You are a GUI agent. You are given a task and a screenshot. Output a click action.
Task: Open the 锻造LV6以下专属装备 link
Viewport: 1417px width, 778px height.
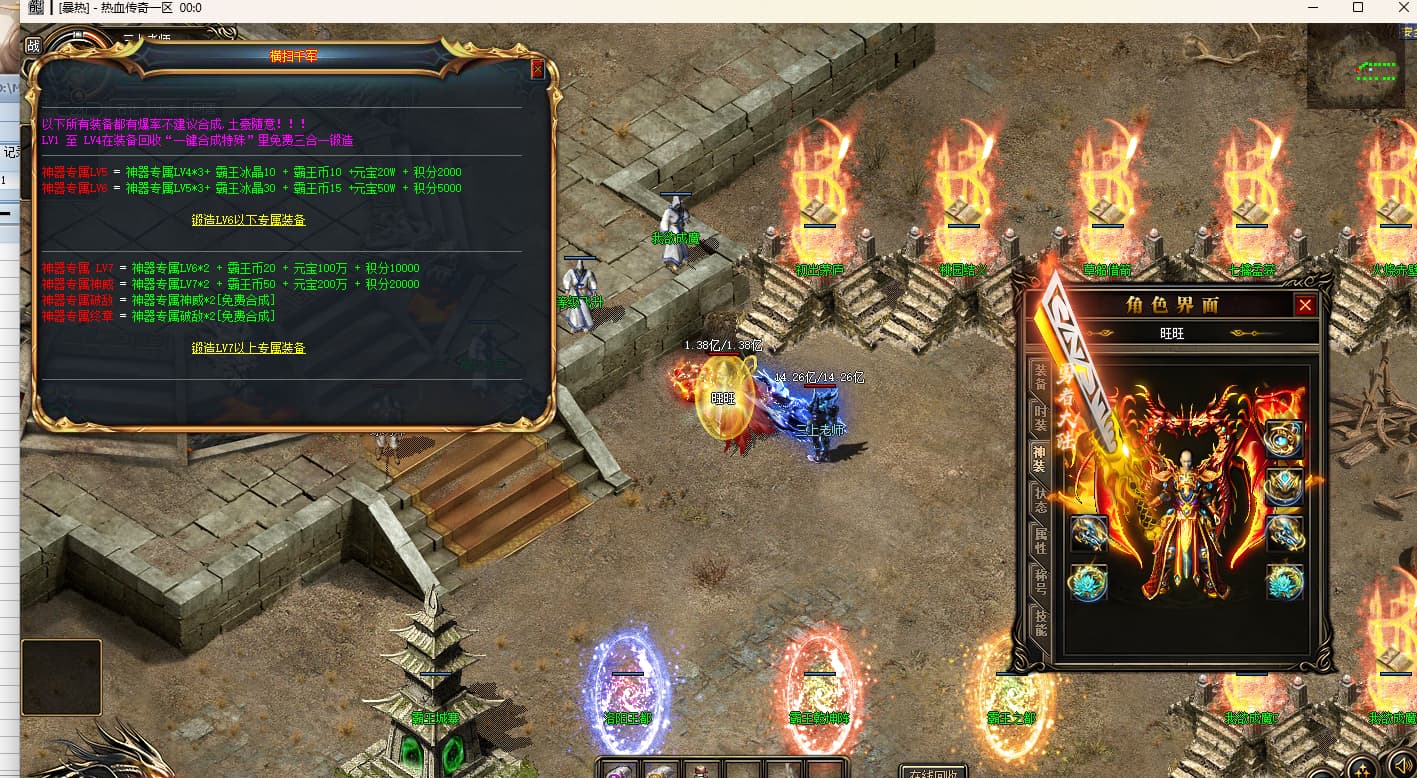click(248, 220)
